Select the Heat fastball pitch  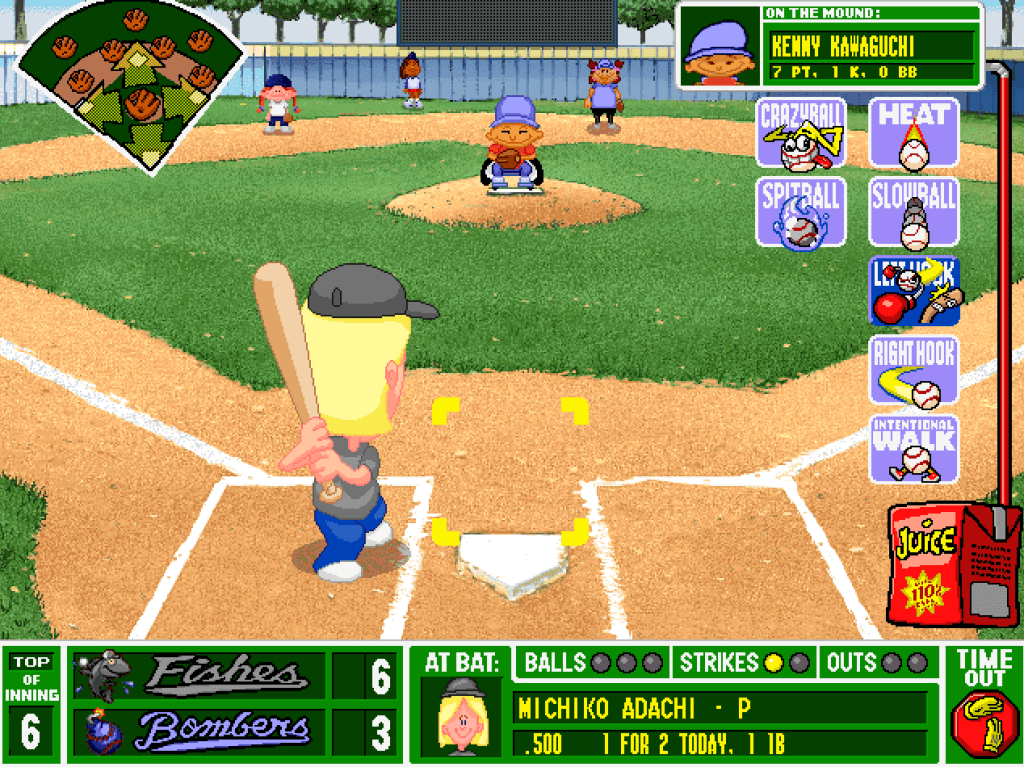click(913, 133)
